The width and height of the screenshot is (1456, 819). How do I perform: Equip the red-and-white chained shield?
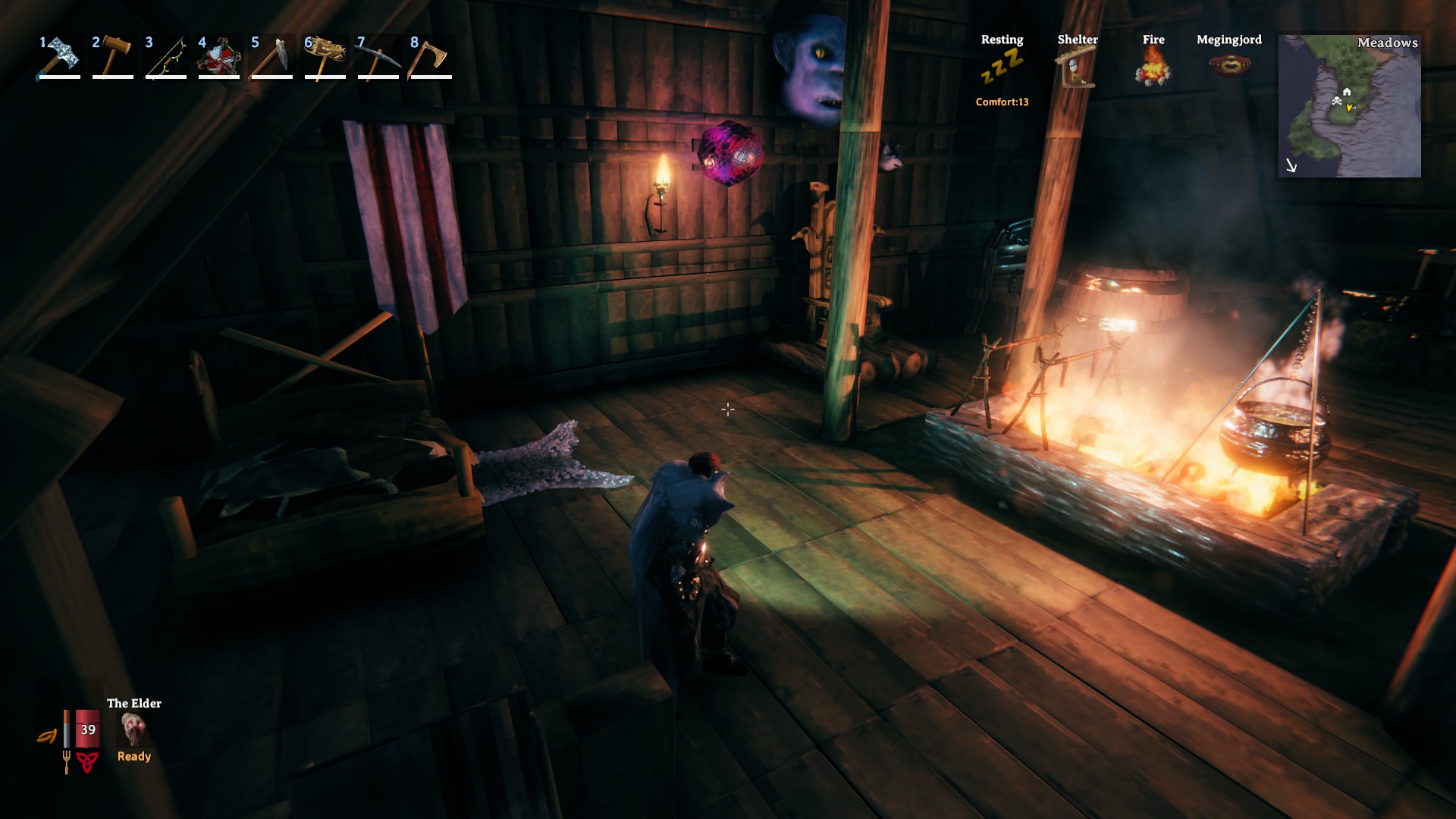coord(219,57)
